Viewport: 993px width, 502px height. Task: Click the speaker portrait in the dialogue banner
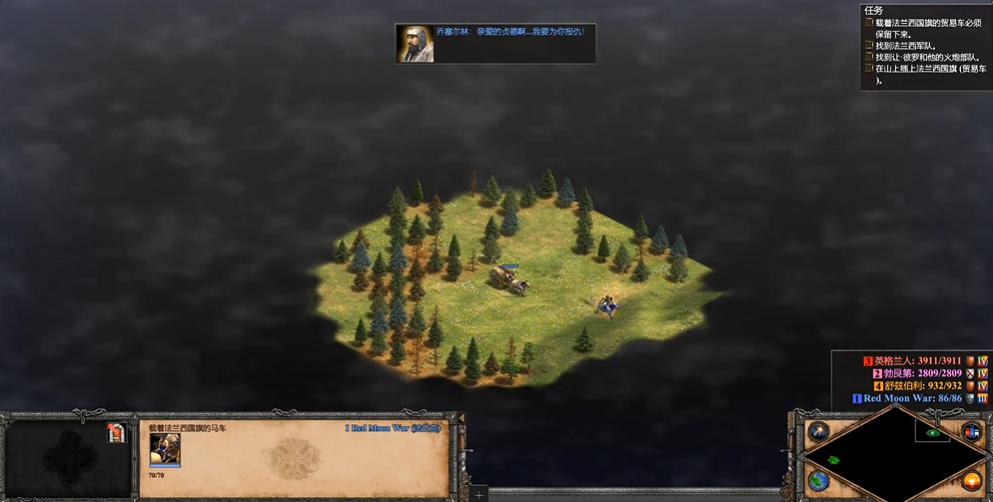pos(413,44)
